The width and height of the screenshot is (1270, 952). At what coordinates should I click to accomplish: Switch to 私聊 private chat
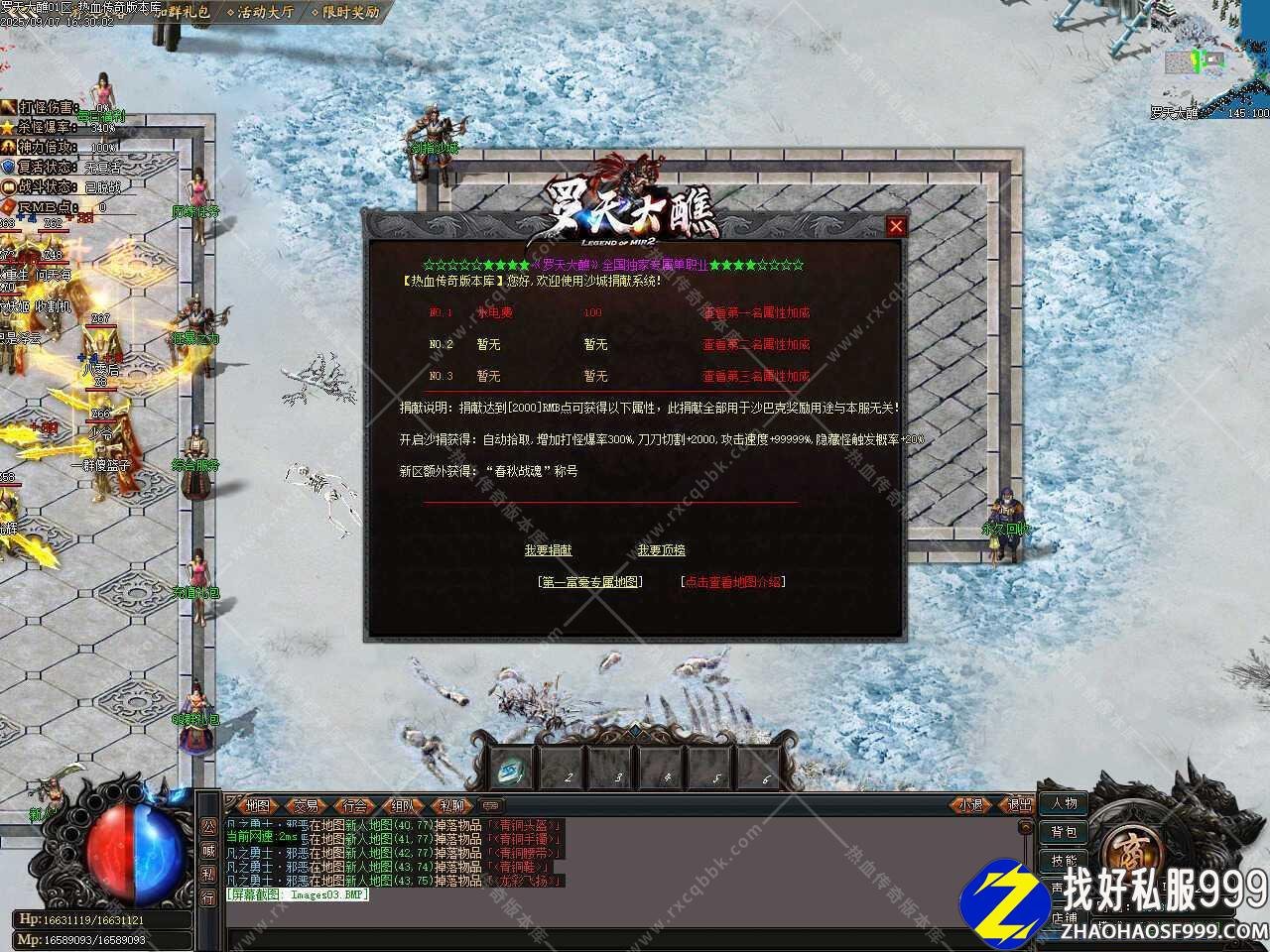pyautogui.click(x=452, y=805)
